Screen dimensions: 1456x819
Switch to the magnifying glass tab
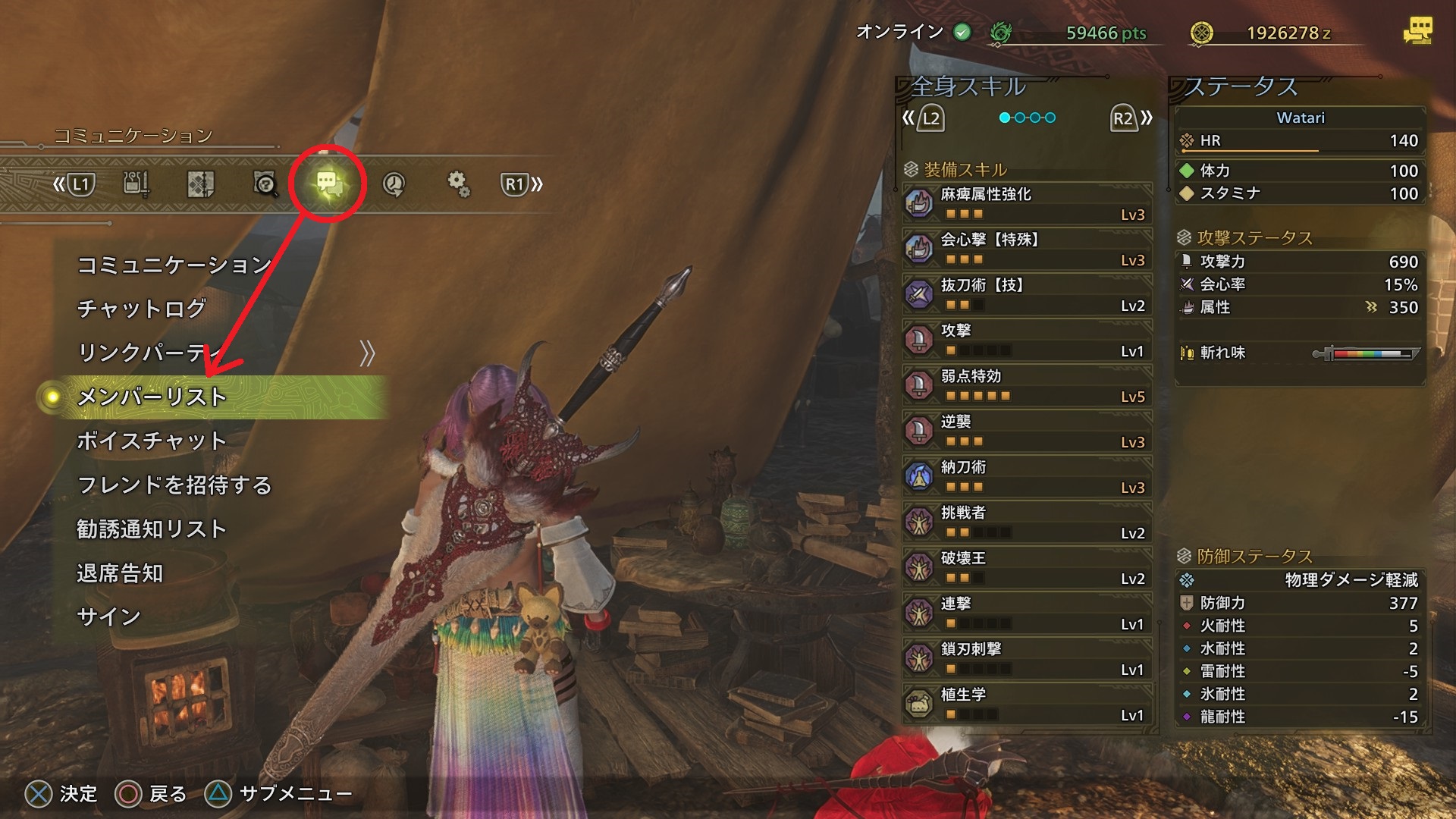265,184
